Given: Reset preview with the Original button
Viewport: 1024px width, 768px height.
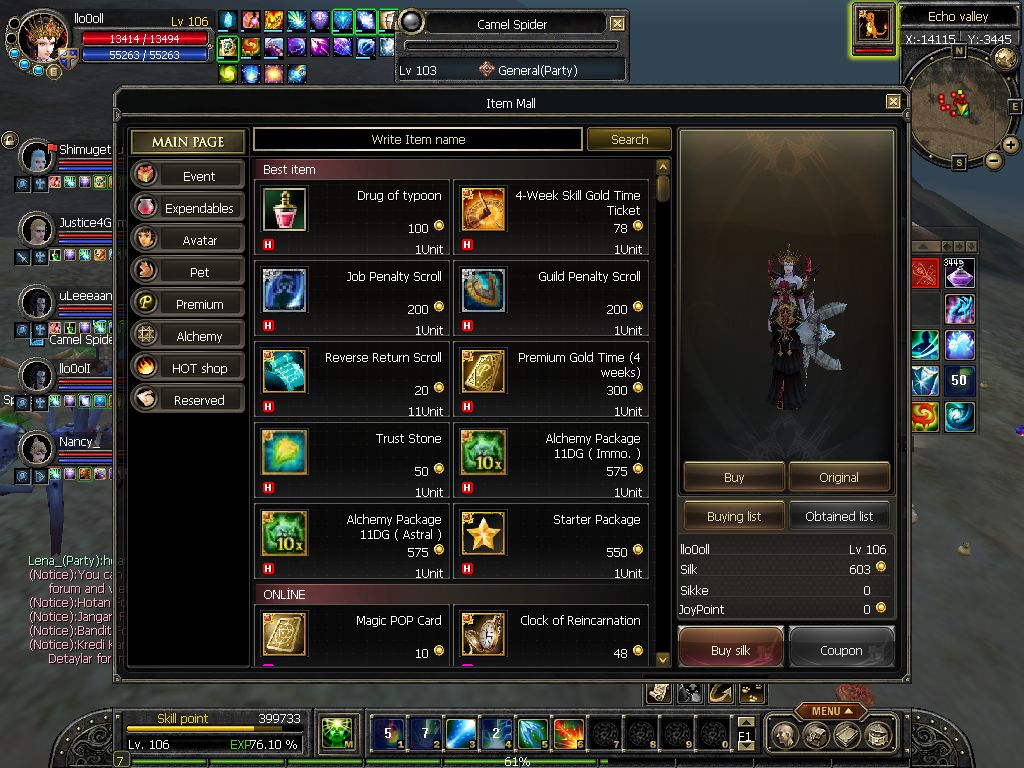Looking at the screenshot, I should pyautogui.click(x=839, y=477).
